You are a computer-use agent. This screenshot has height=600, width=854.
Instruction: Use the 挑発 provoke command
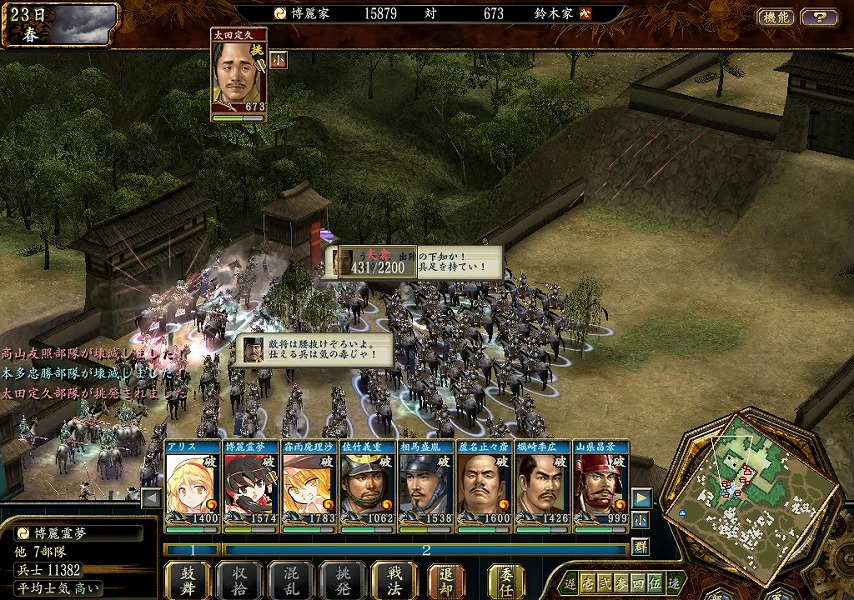pyautogui.click(x=343, y=580)
